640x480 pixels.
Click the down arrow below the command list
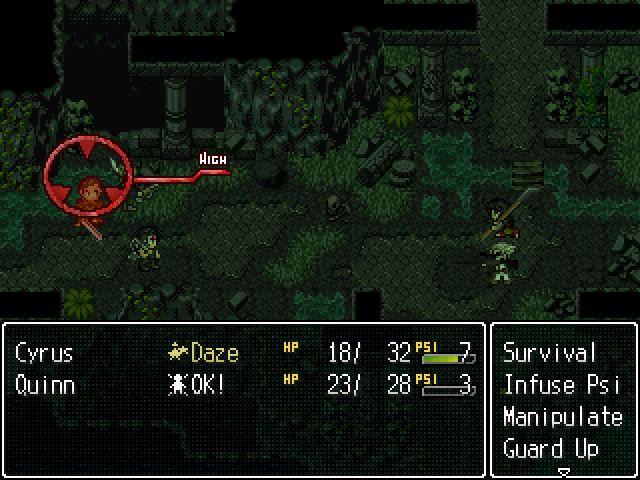point(563,471)
